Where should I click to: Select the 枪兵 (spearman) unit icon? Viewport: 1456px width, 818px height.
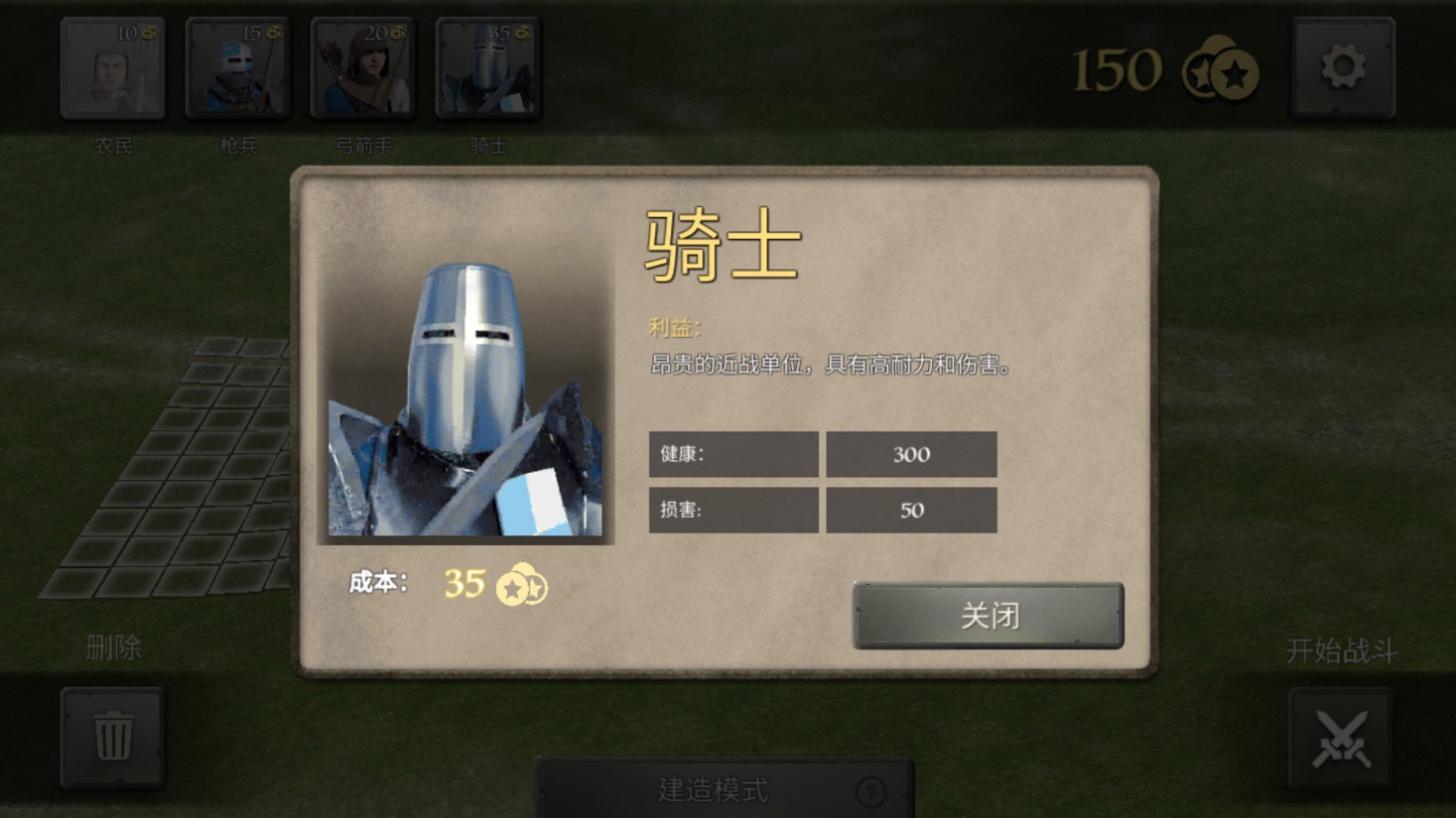tap(237, 68)
